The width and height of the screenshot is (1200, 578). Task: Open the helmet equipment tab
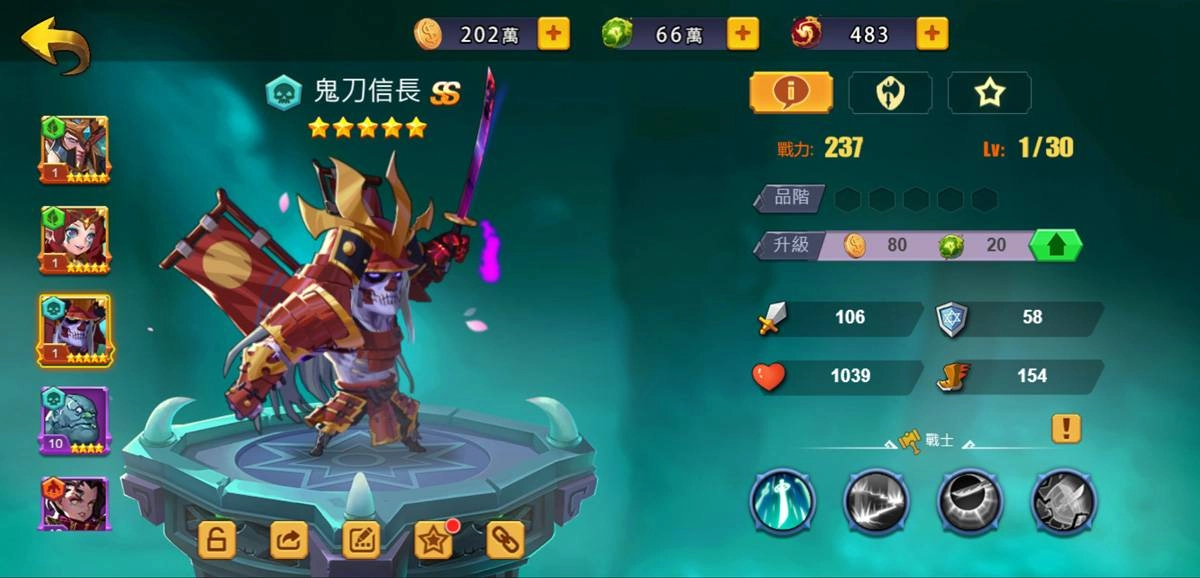[x=890, y=93]
